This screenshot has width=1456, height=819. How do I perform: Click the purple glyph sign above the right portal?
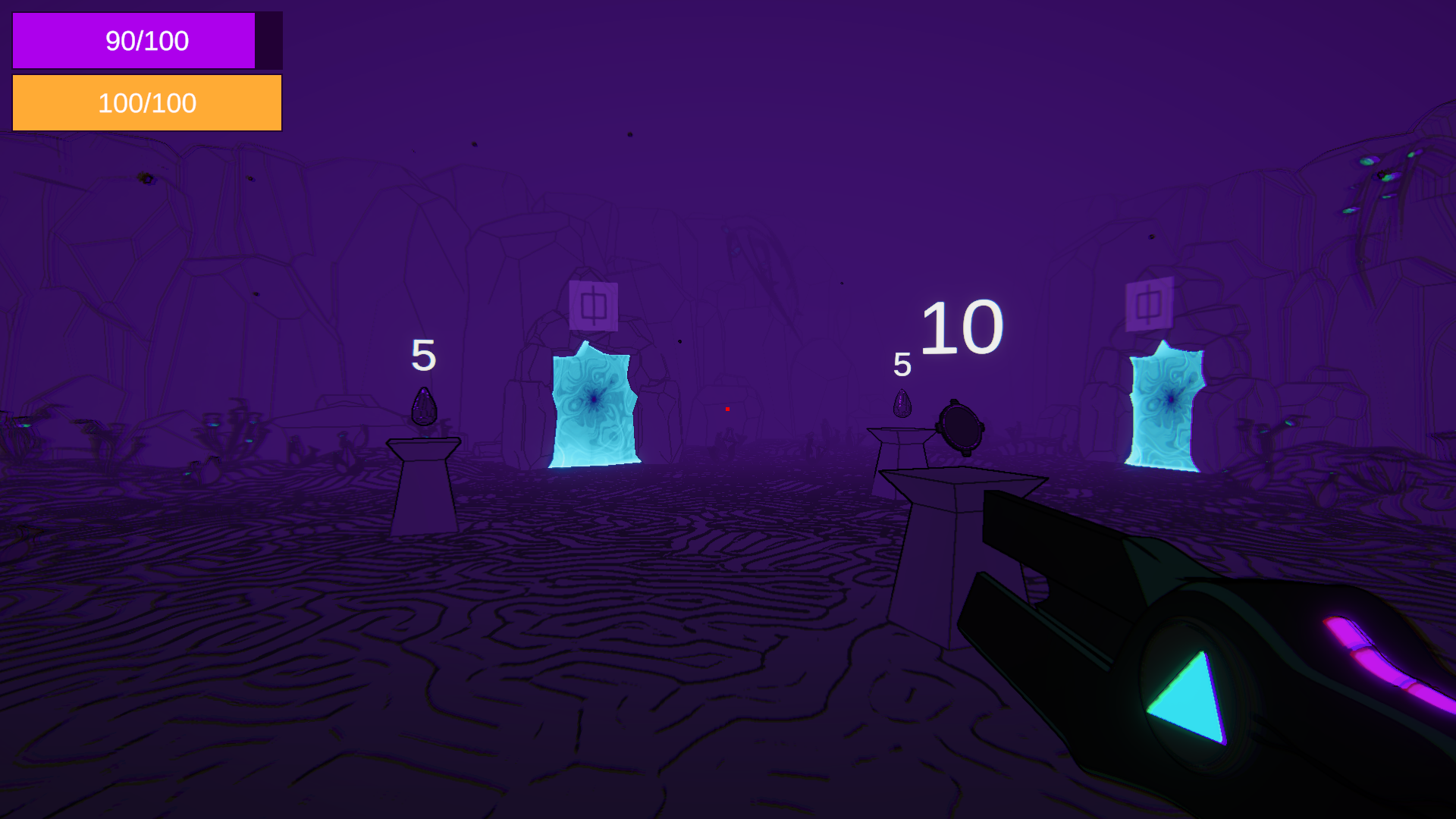pyautogui.click(x=1150, y=302)
